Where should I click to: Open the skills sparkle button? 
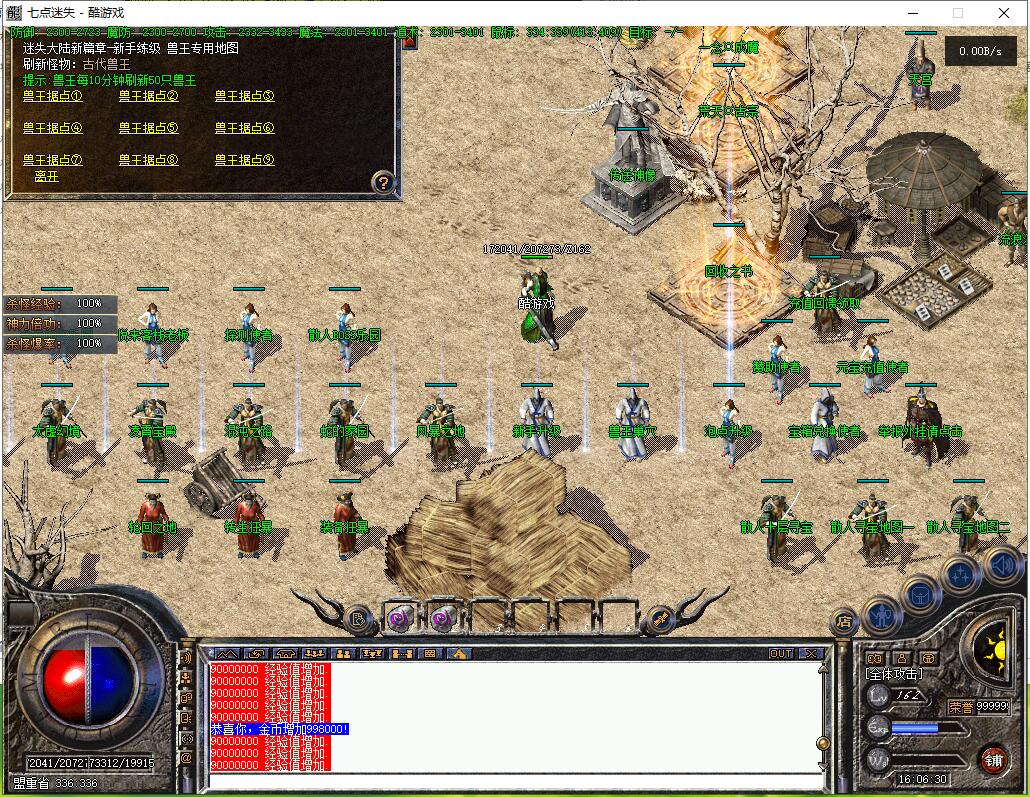[961, 575]
